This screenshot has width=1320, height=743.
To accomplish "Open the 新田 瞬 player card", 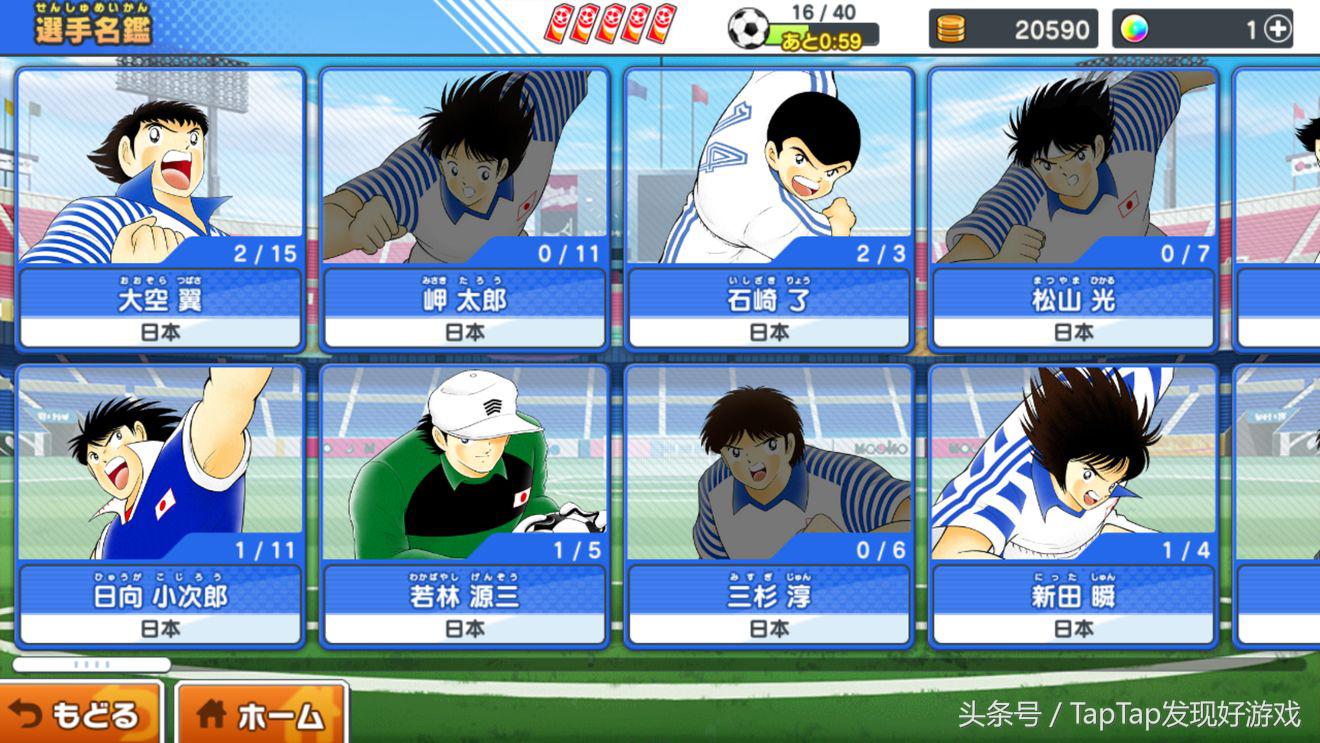I will click(x=1073, y=505).
